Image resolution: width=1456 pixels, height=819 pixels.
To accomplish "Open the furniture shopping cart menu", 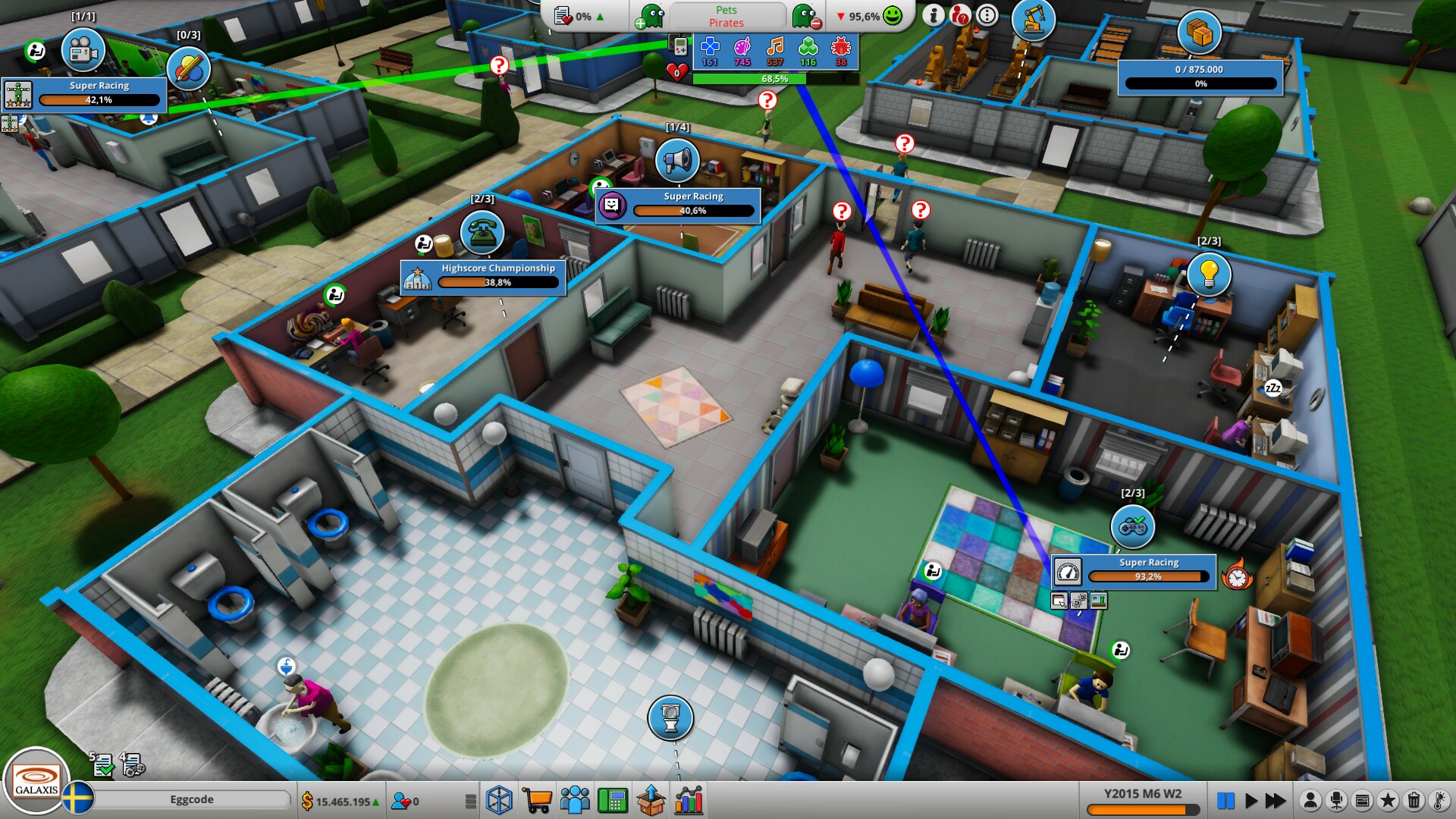I will pos(537,799).
